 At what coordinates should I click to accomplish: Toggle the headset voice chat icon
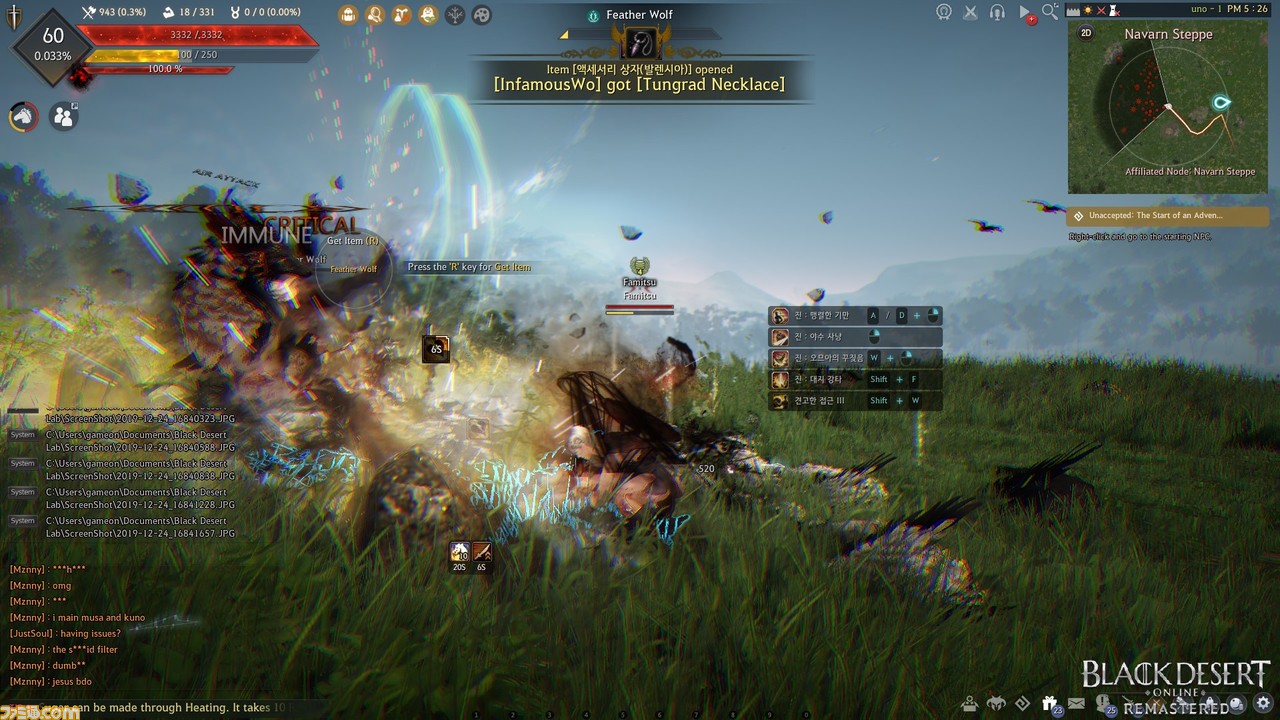click(x=997, y=13)
